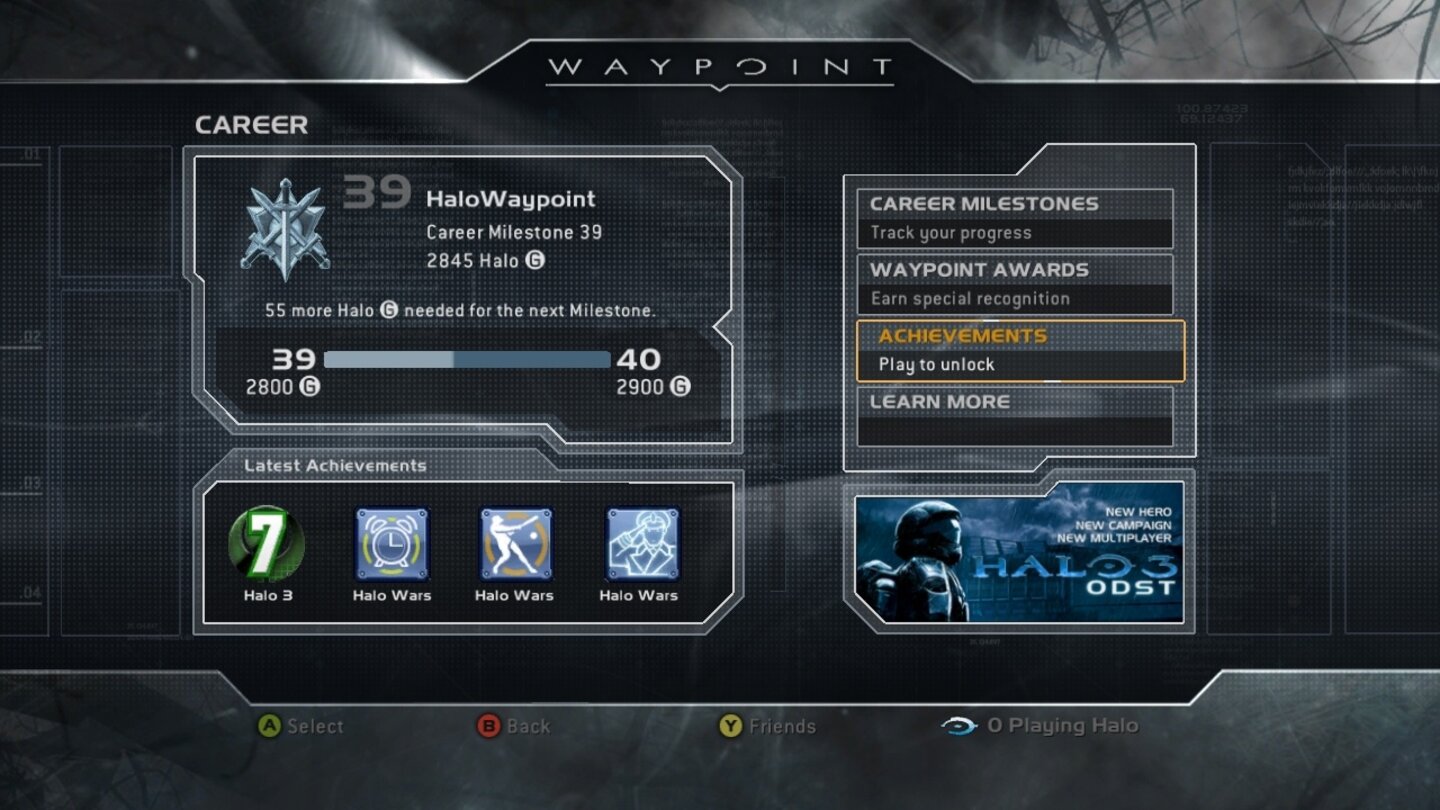1440x810 pixels.
Task: Click the milestone 39 to 40 progress bar
Action: point(467,357)
